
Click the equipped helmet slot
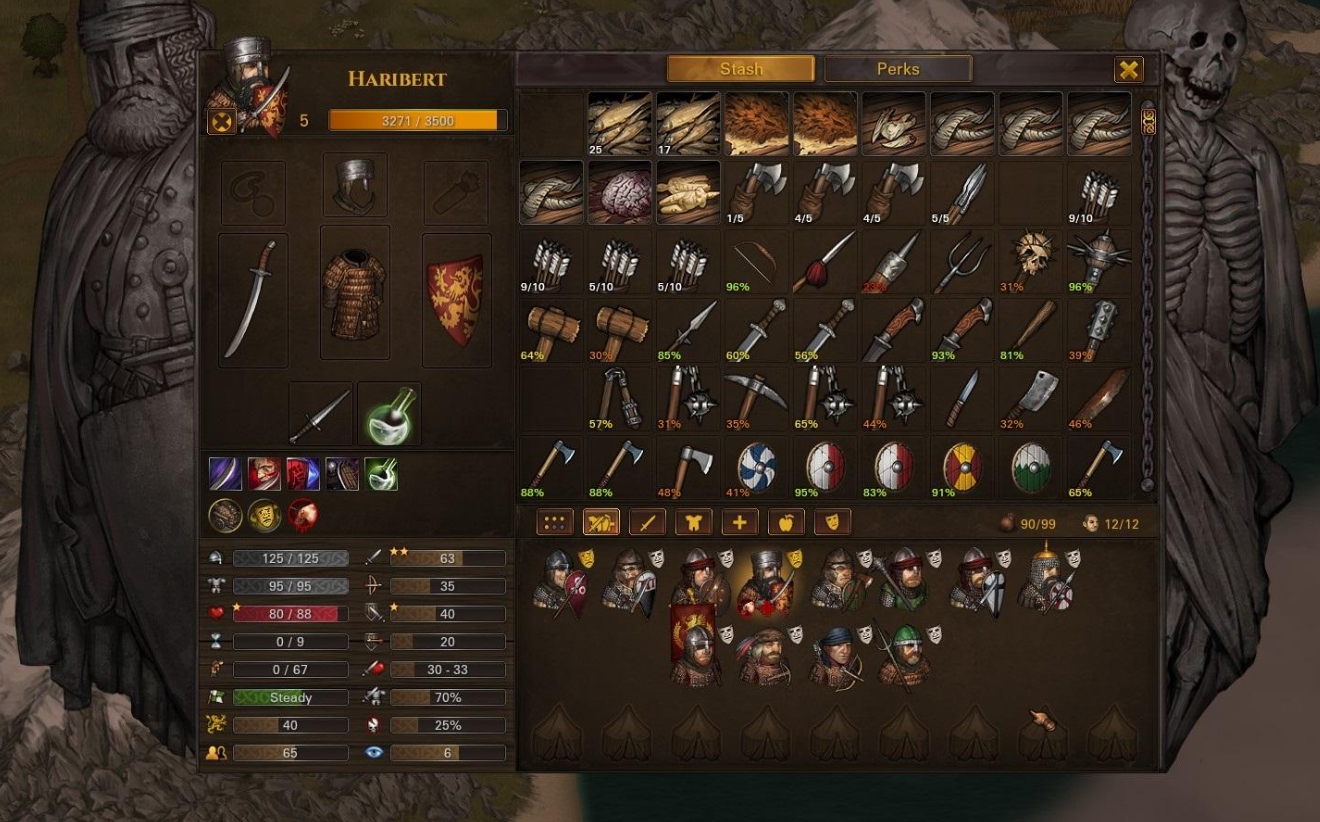[x=355, y=185]
